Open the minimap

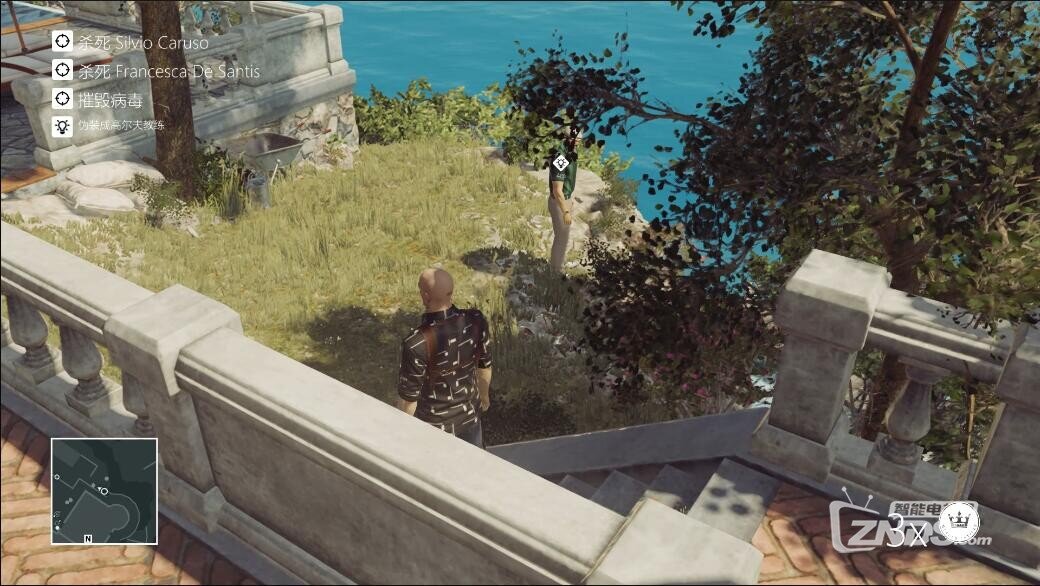coord(104,491)
